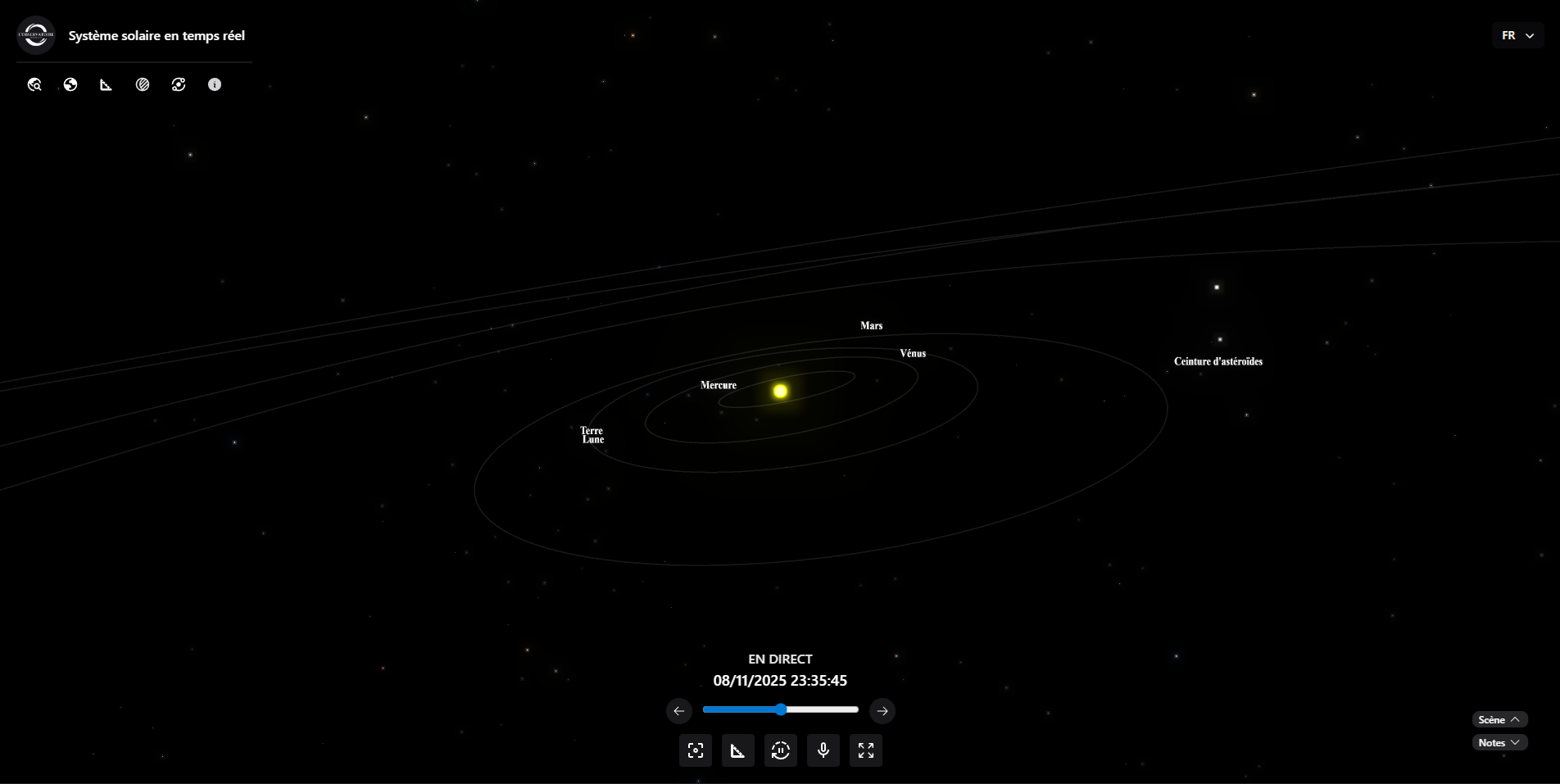Viewport: 1560px width, 784px height.
Task: Click the blue time speed slider handle
Action: point(781,709)
